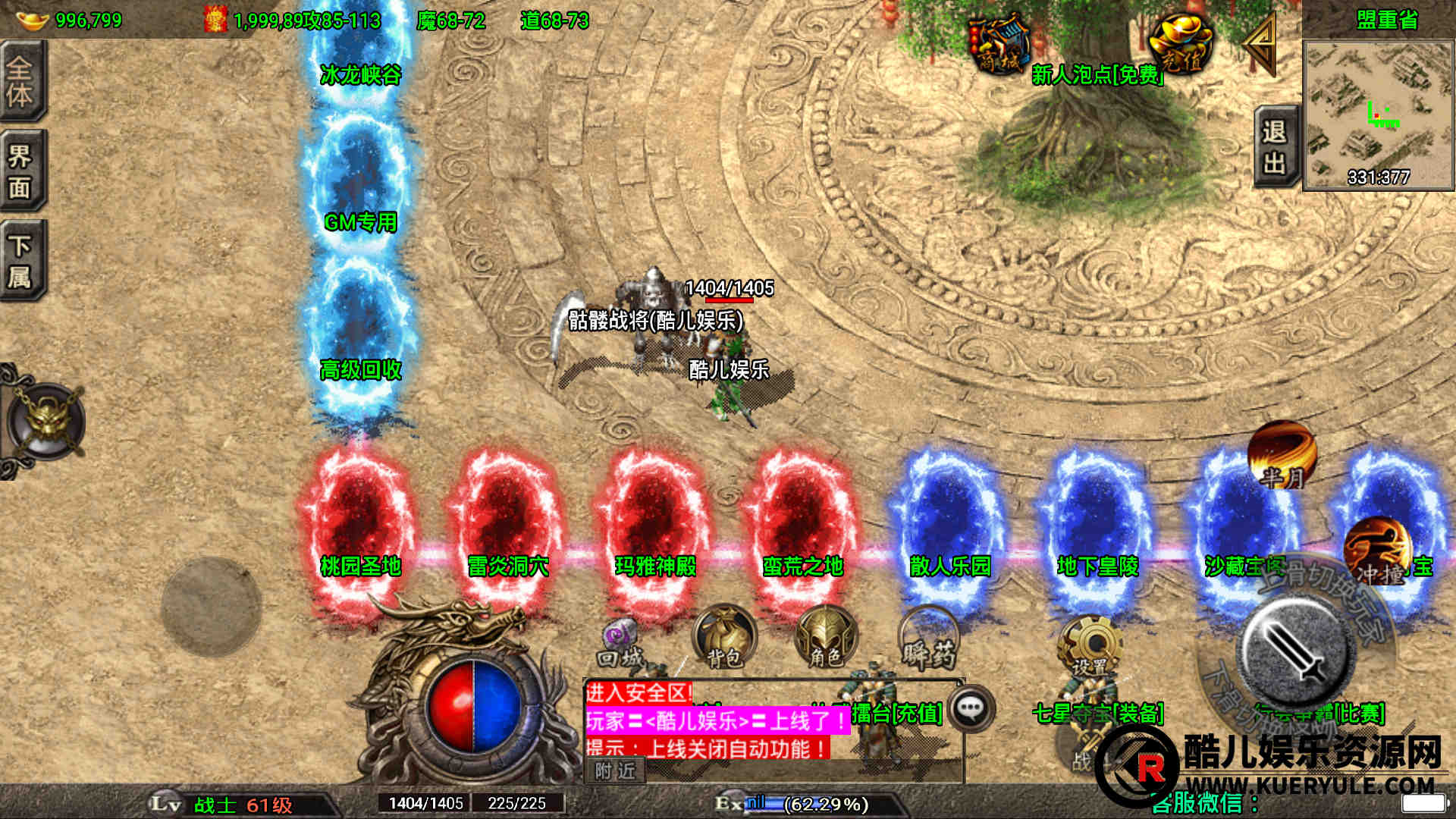Open the 全体 panel button
This screenshot has height=819, width=1456.
[22, 80]
